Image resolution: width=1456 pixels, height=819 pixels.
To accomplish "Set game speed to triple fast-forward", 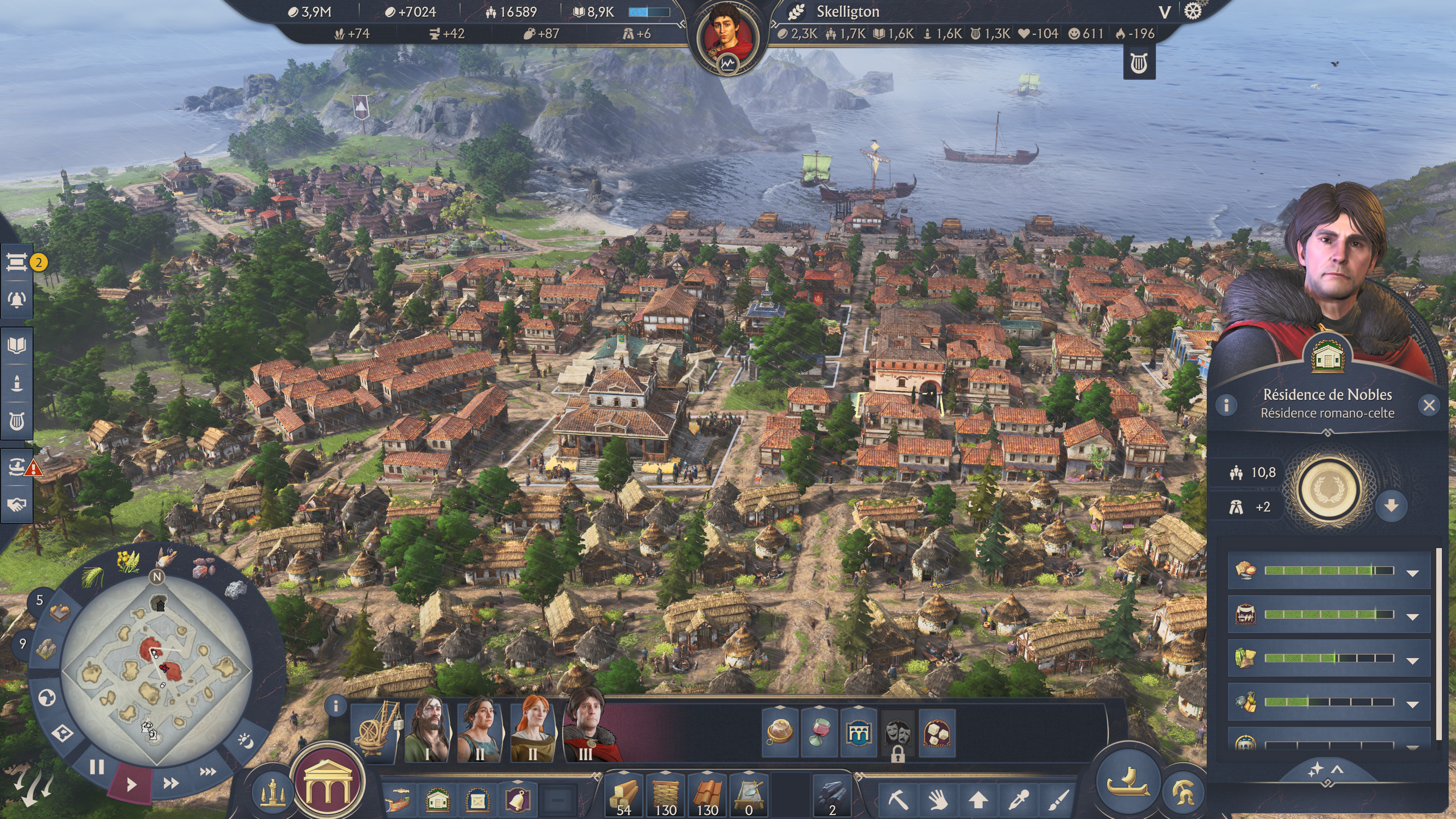I will (x=208, y=772).
